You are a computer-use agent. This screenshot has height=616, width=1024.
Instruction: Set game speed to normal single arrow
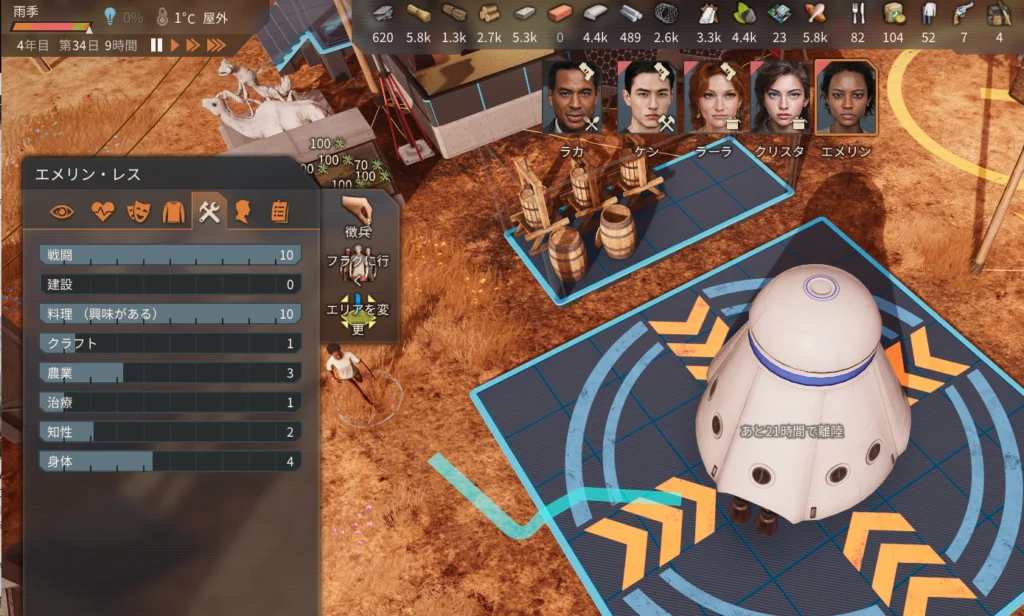coord(175,45)
